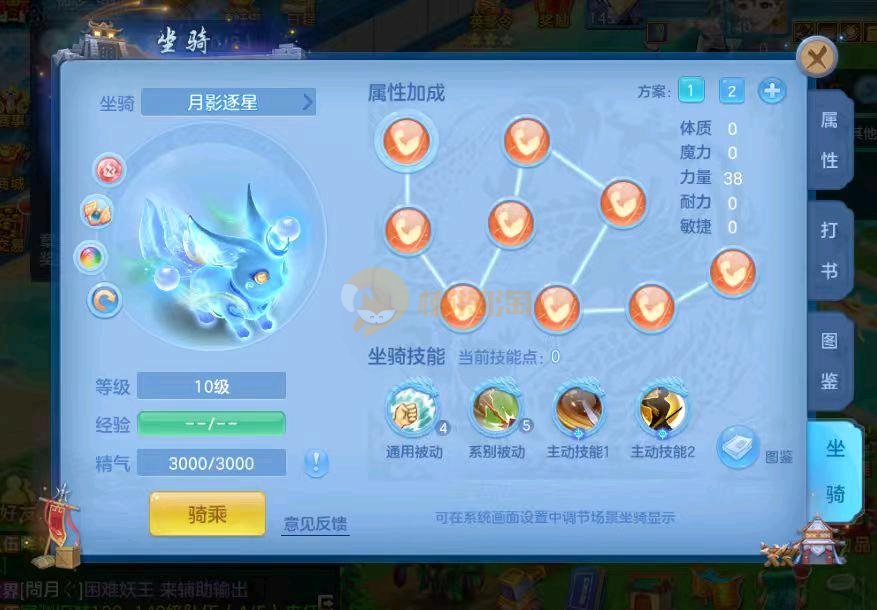Open the 图鉴 side tab
877x610 pixels.
click(830, 360)
